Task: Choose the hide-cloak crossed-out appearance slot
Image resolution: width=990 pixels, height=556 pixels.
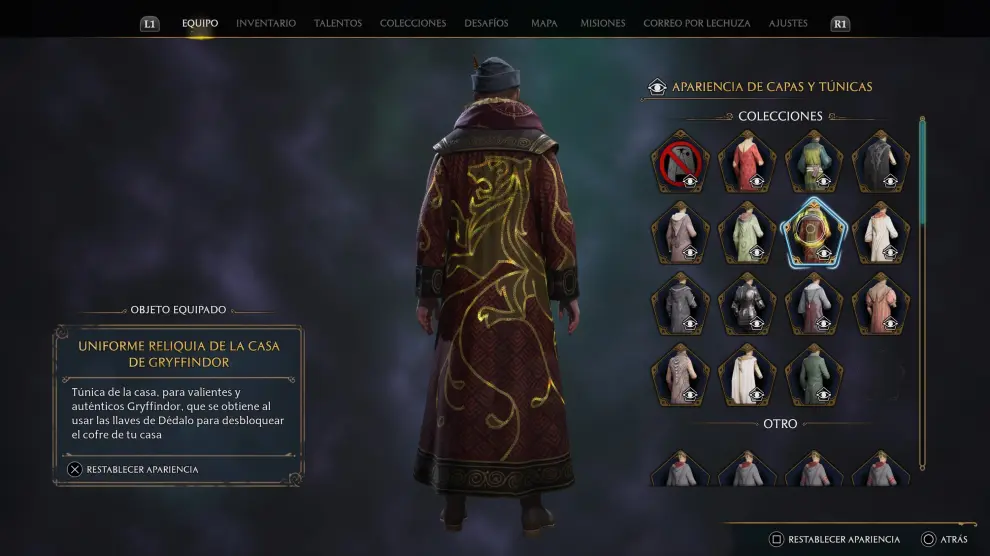Action: click(x=680, y=161)
